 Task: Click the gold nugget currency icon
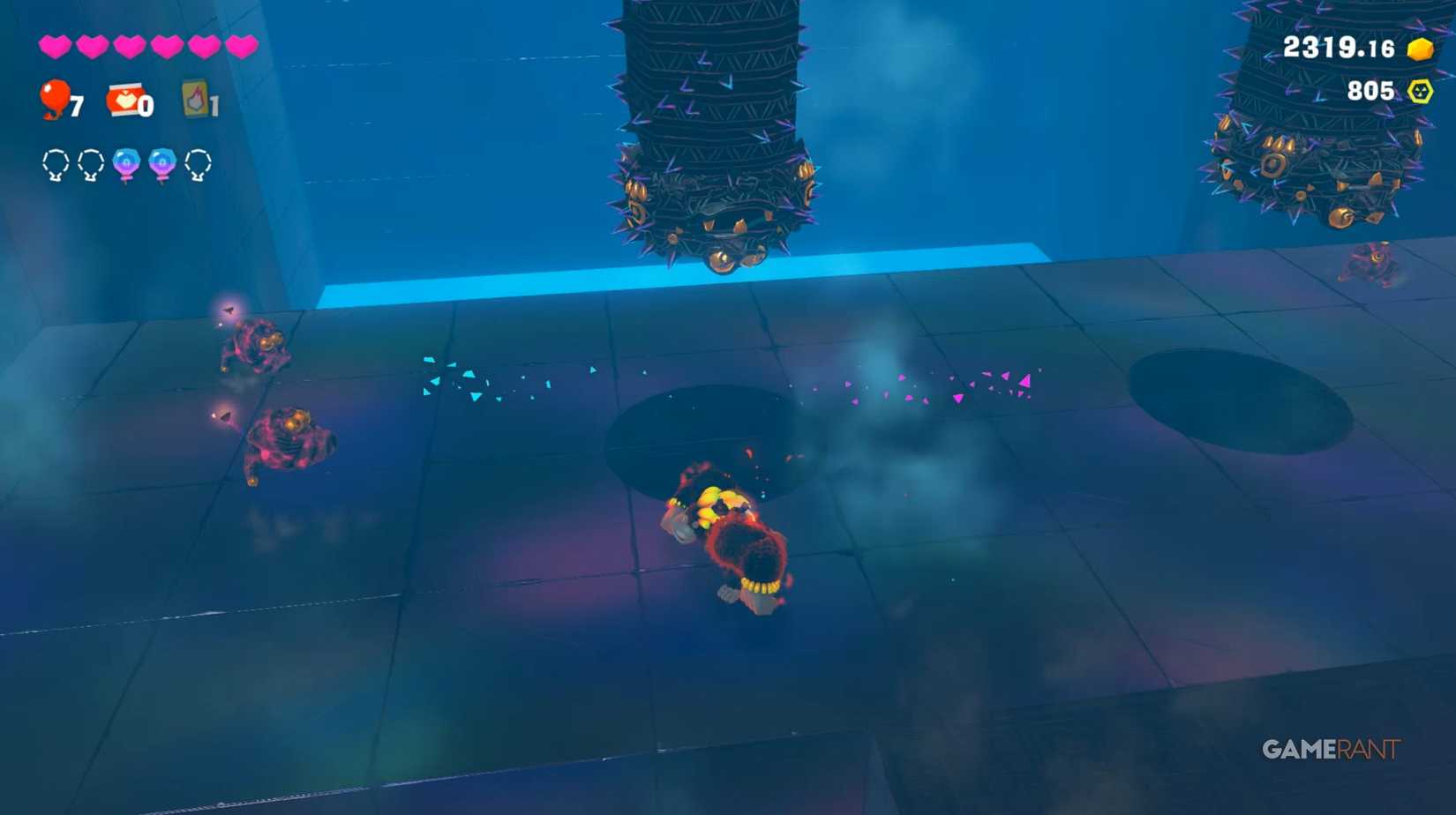click(x=1420, y=49)
